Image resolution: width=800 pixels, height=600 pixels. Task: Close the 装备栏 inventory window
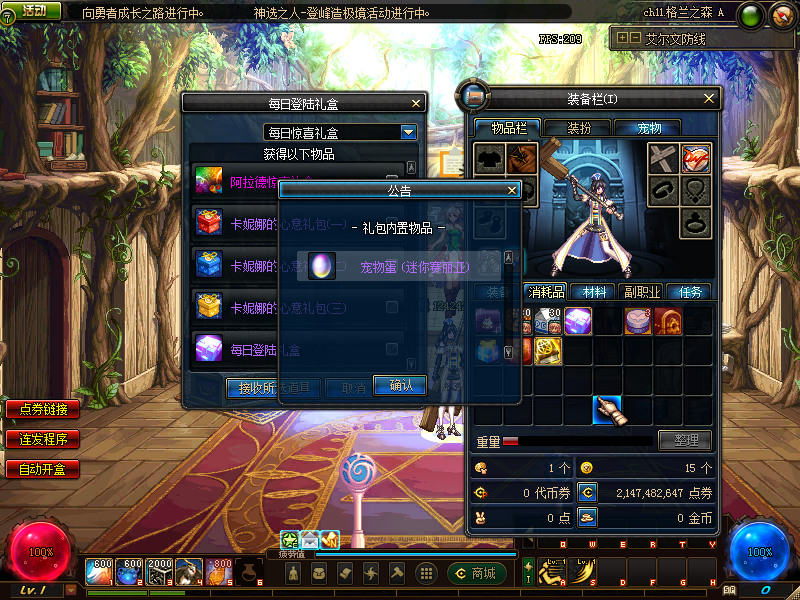point(709,98)
